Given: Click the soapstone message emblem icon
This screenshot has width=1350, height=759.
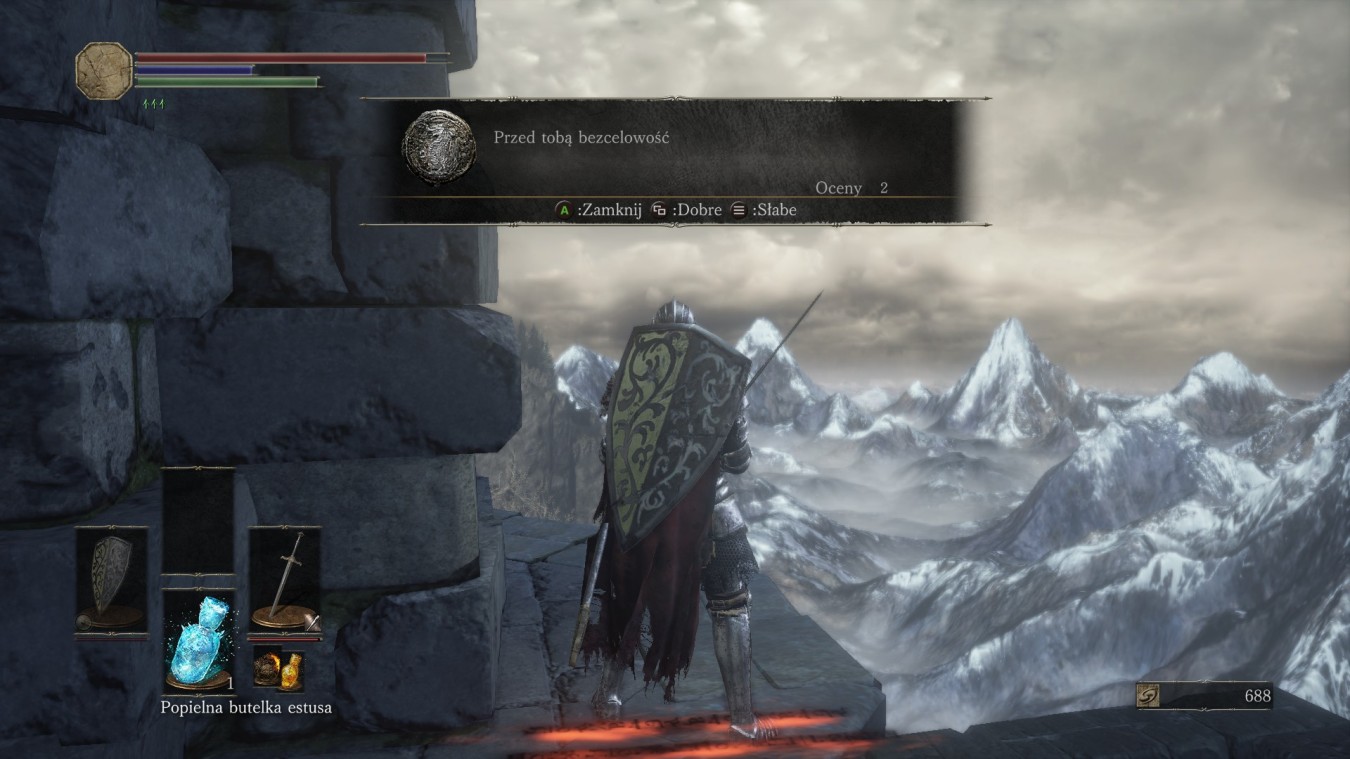Looking at the screenshot, I should click(x=438, y=150).
